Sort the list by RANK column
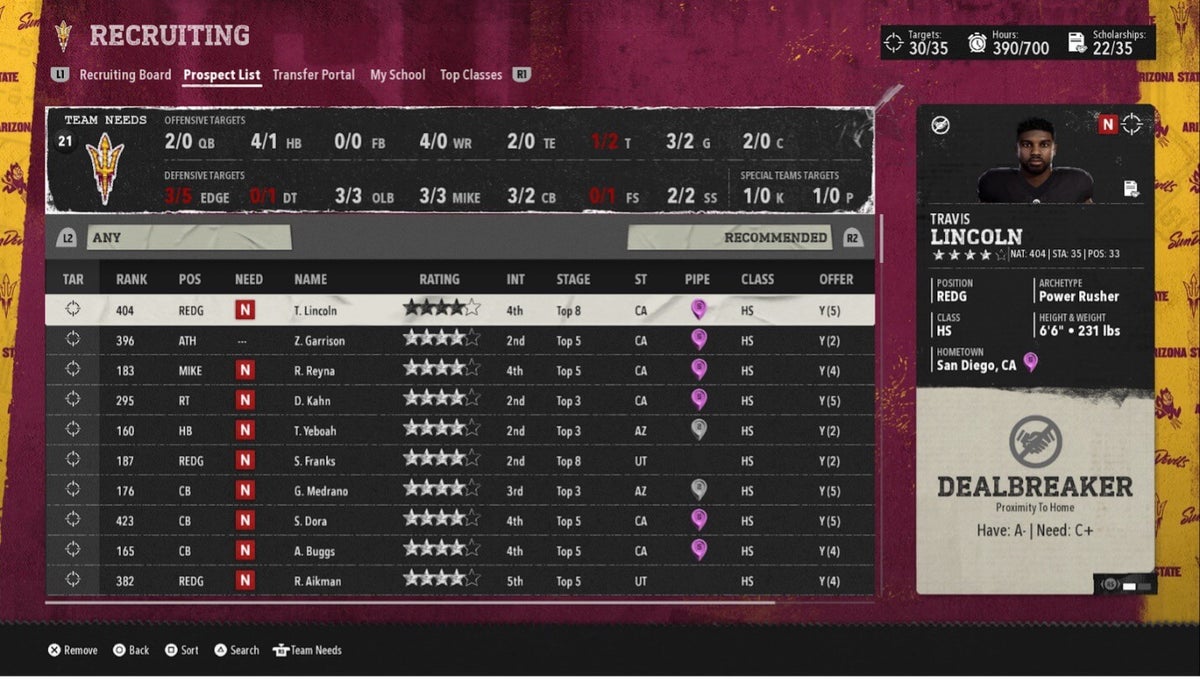 131,279
